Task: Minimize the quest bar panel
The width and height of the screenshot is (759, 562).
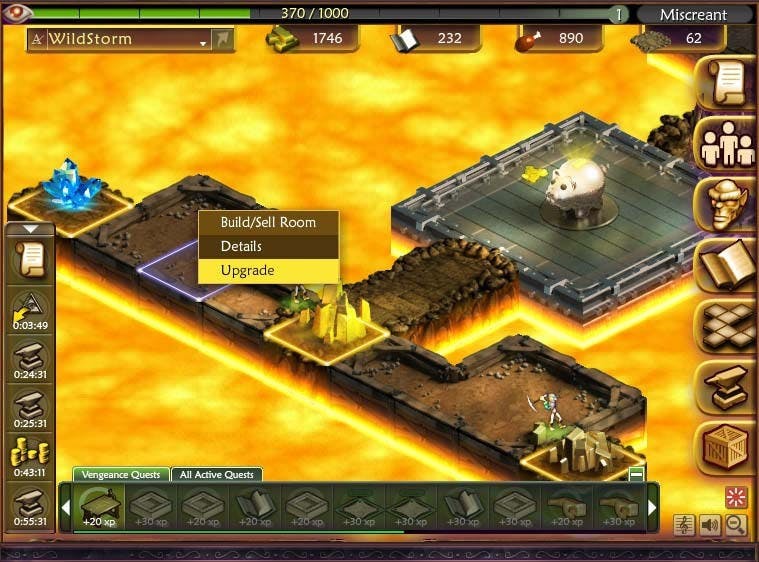Action: click(x=636, y=474)
